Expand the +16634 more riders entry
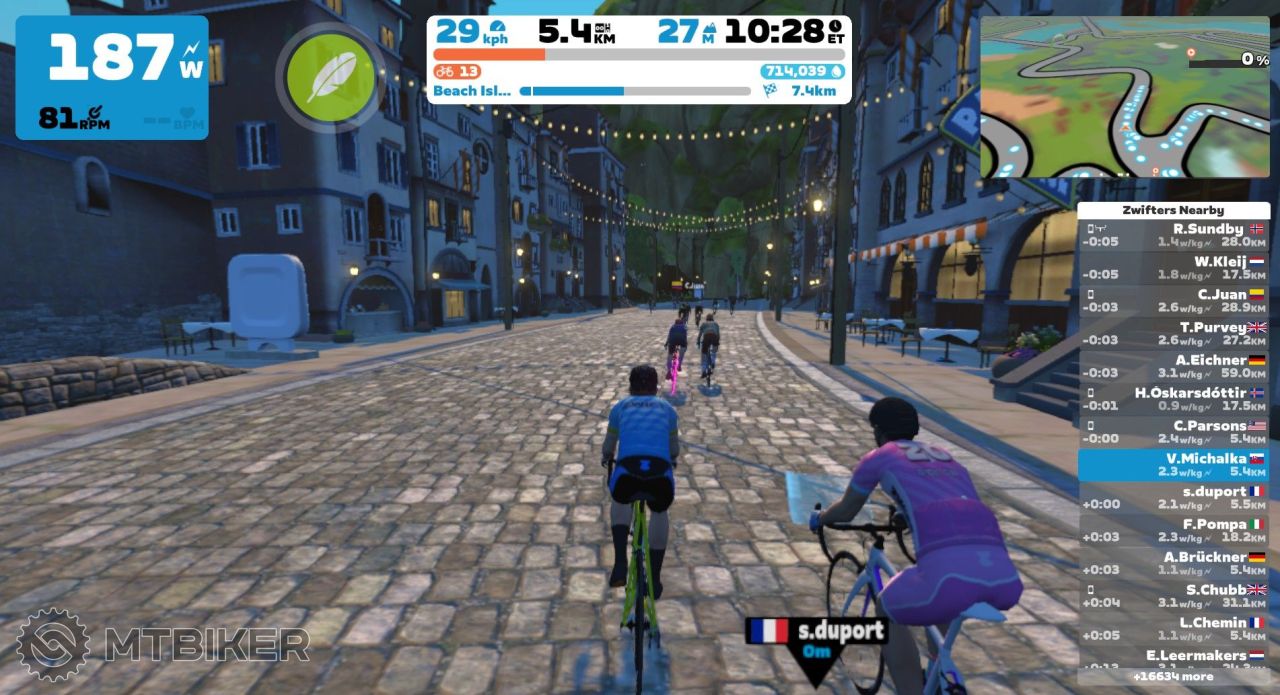 [x=1173, y=677]
